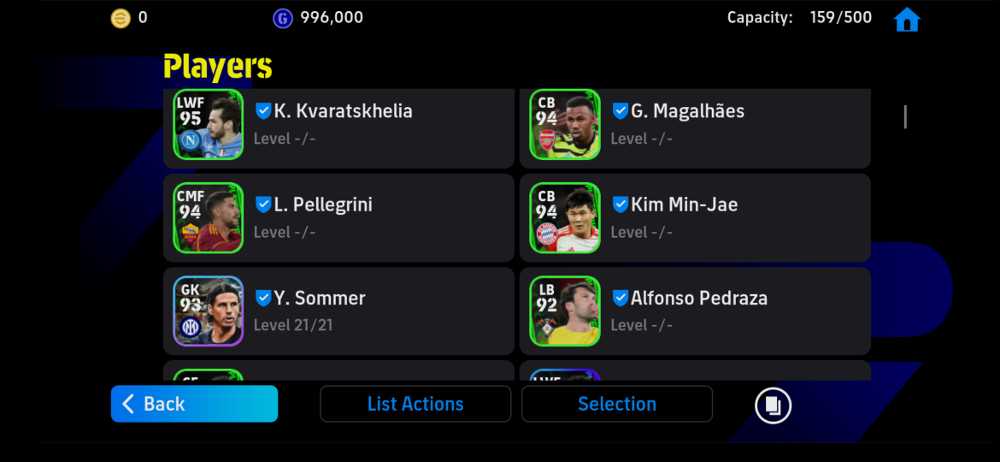Choose G. Magalhães from the list
The width and height of the screenshot is (1000, 462).
tap(695, 125)
